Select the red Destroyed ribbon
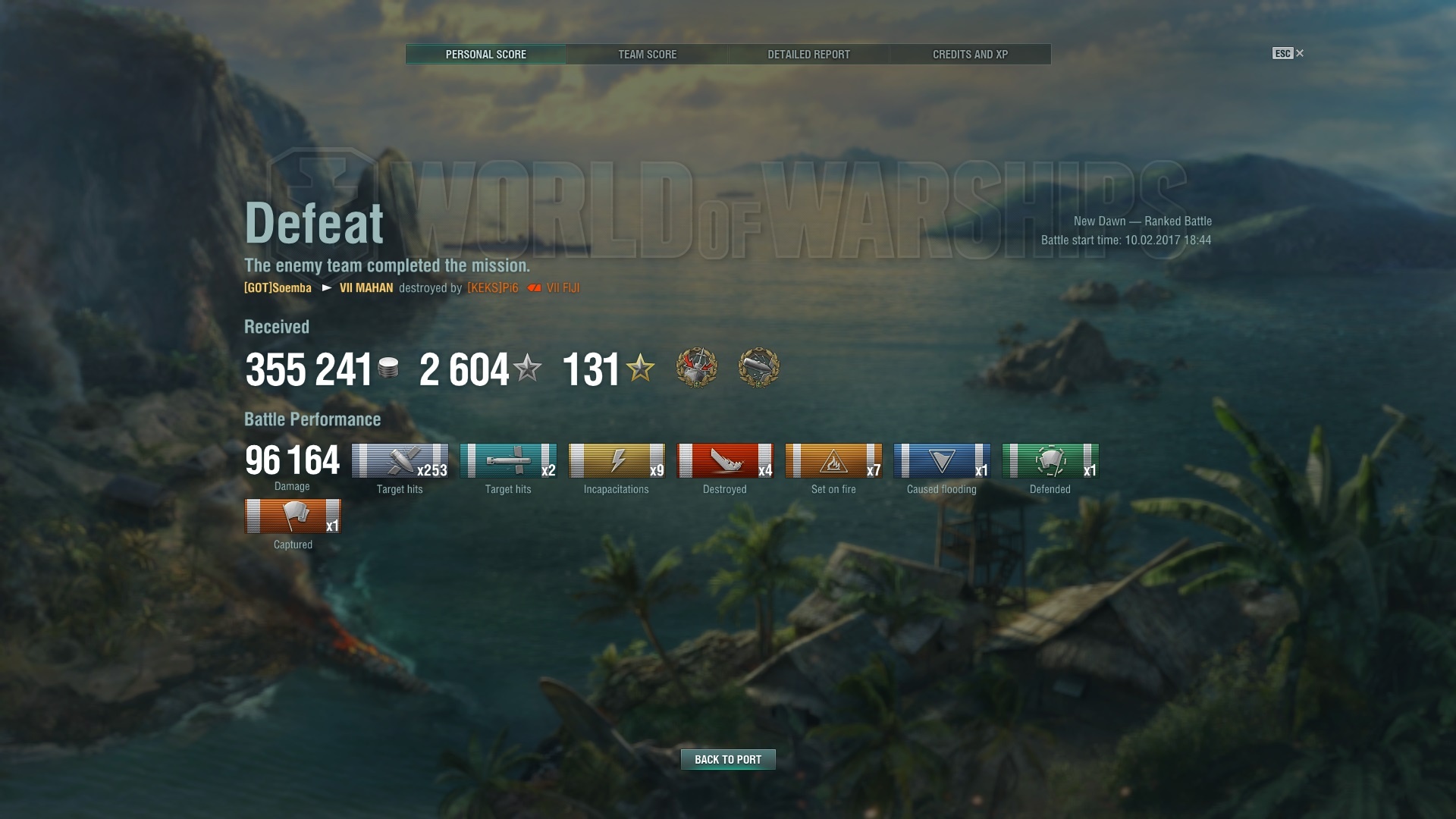The width and height of the screenshot is (1456, 819). (725, 461)
